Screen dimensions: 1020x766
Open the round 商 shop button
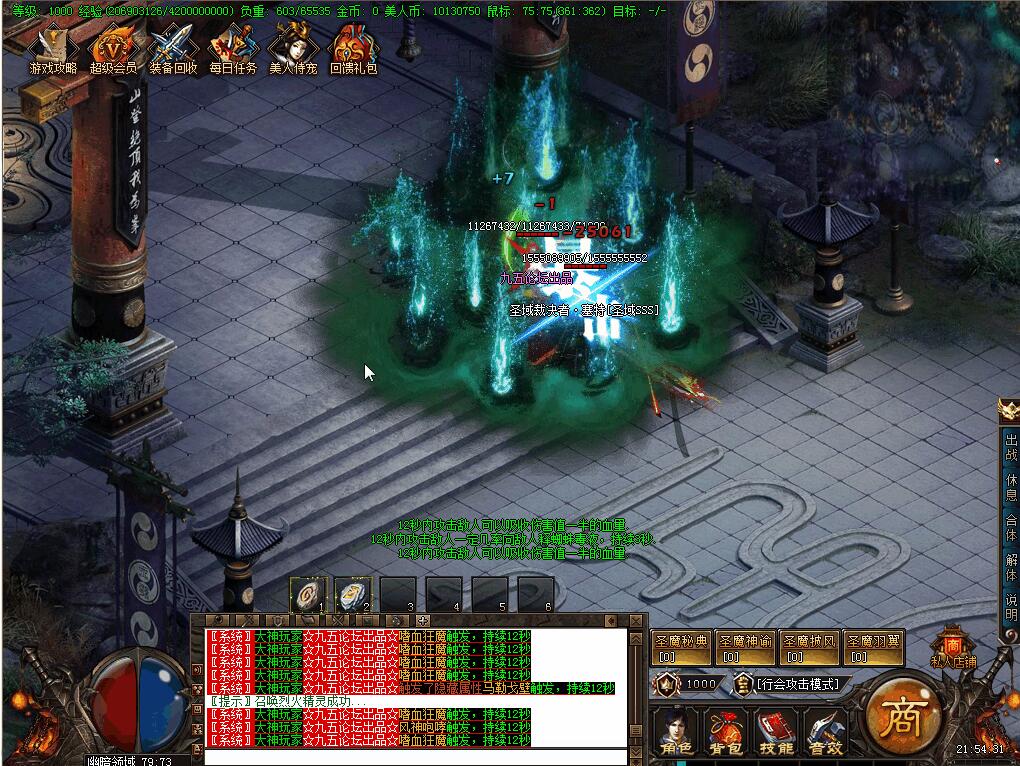coord(900,719)
